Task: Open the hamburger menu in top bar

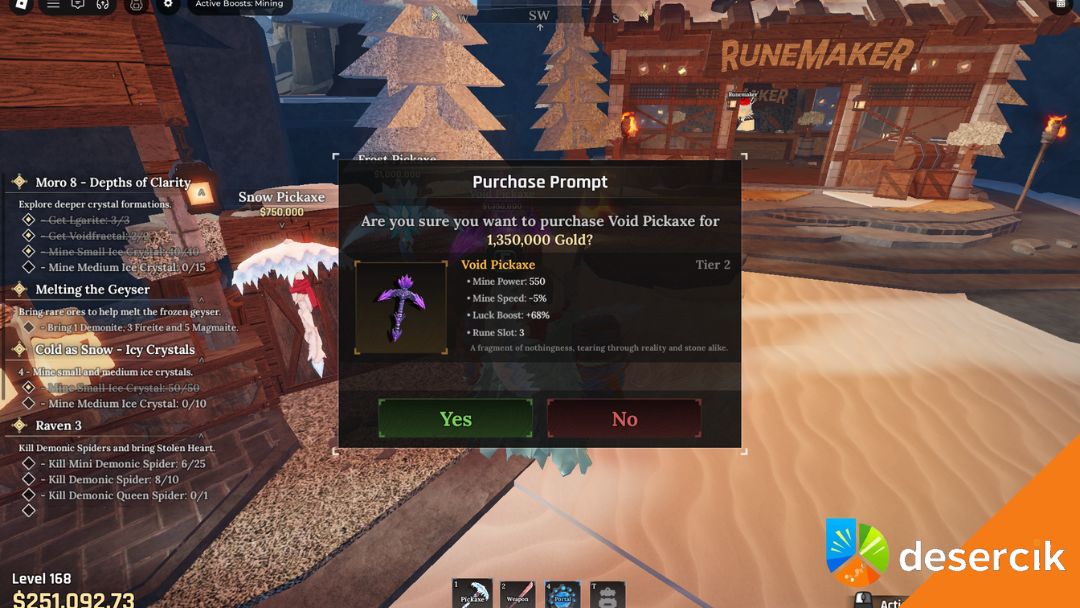Action: click(x=53, y=5)
